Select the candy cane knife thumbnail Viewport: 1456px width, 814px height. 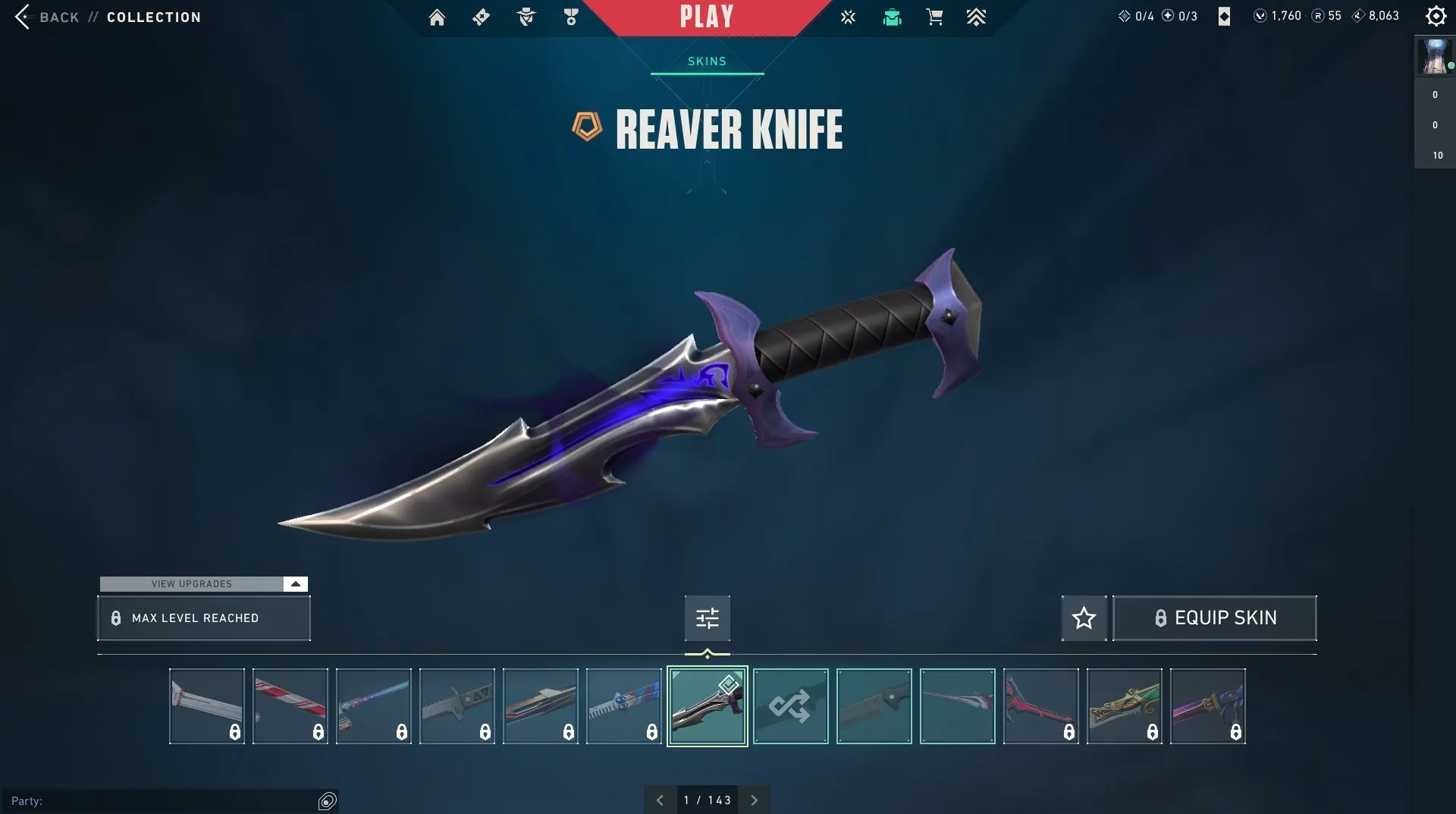pos(290,706)
